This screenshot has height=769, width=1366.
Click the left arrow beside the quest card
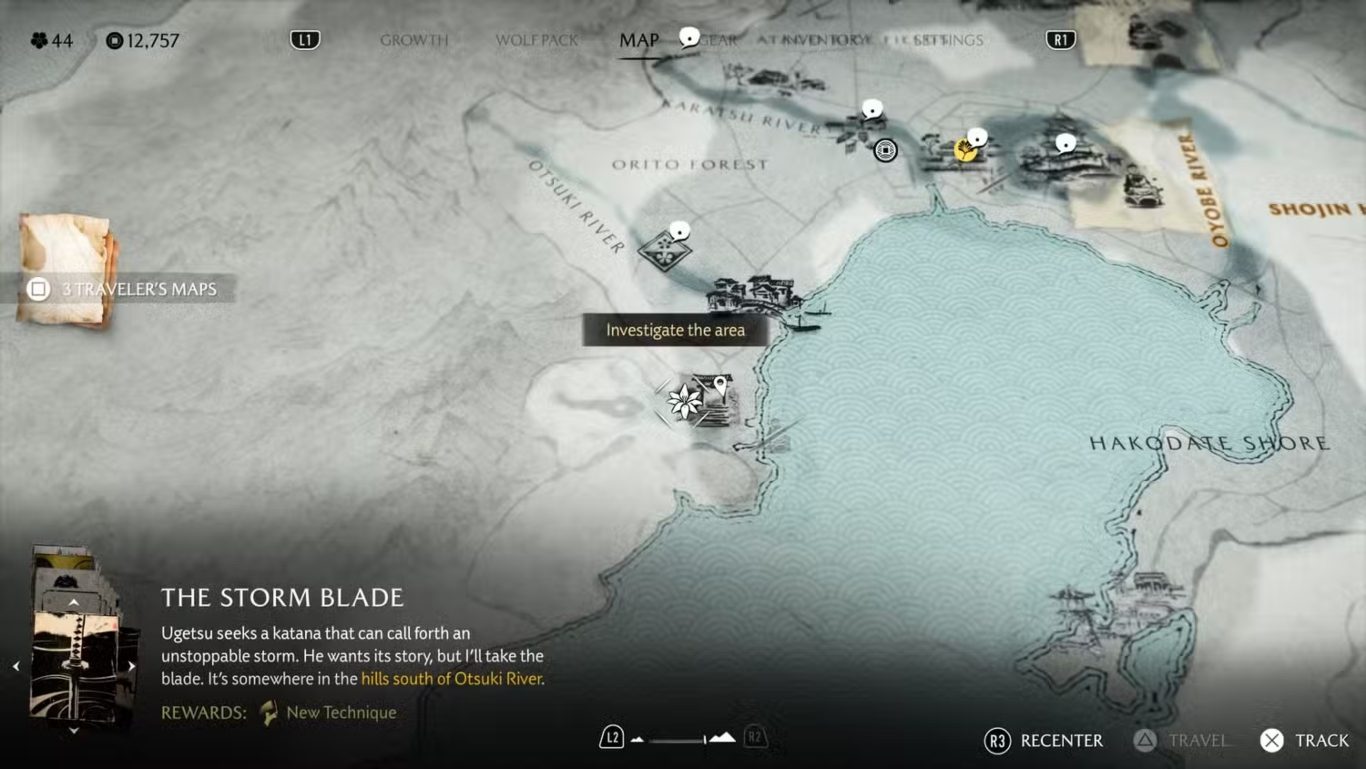point(16,666)
